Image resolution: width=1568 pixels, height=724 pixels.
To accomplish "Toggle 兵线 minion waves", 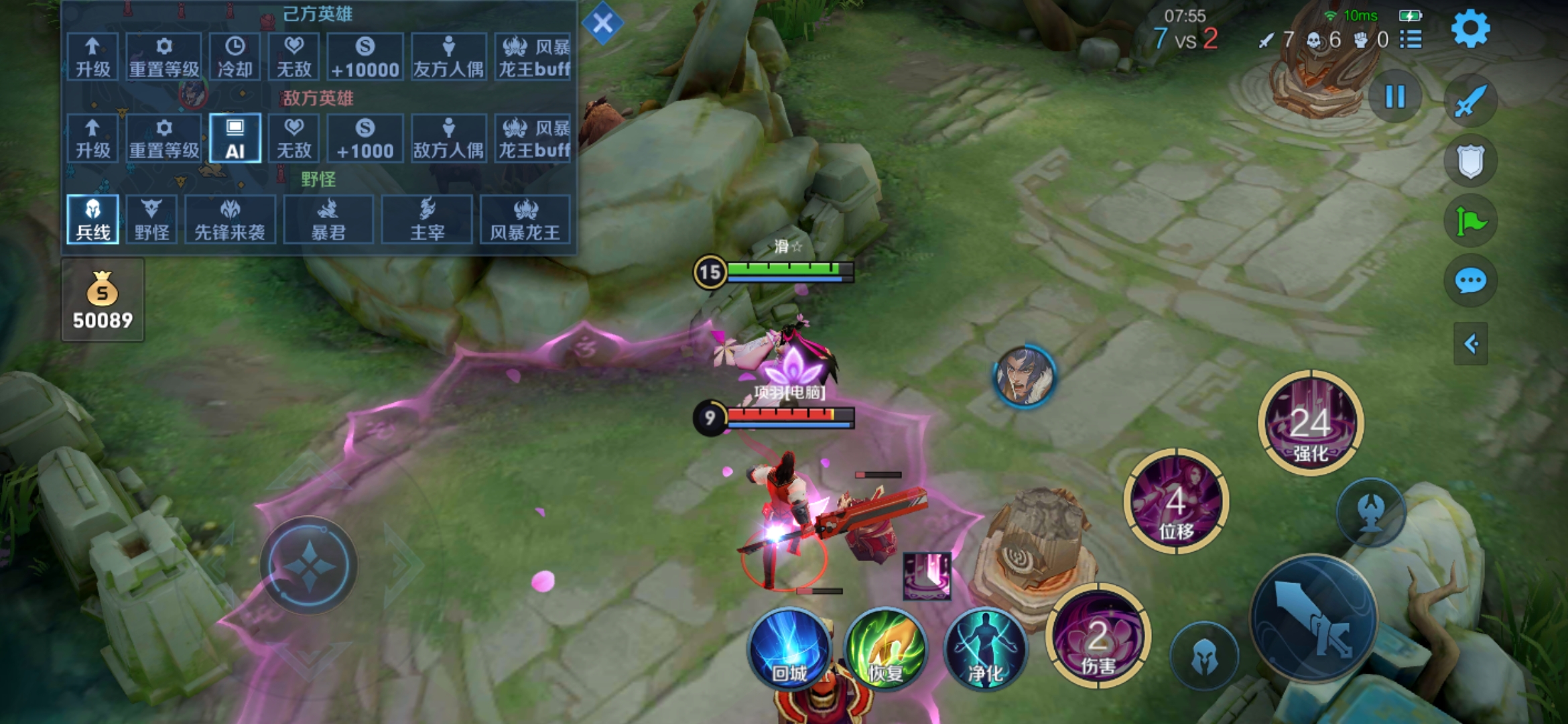I will (92, 219).
